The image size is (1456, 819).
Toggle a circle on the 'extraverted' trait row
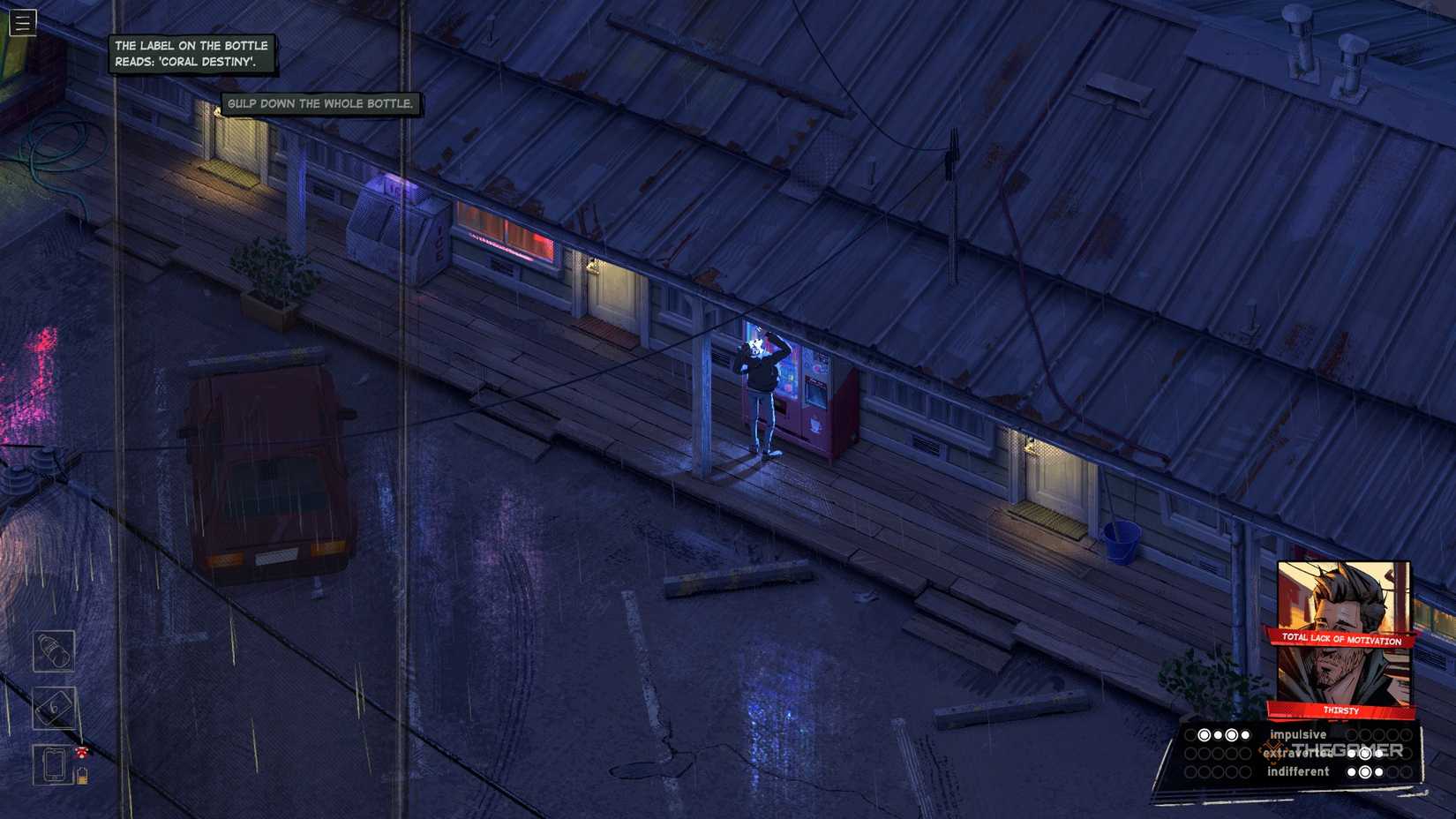1365,755
